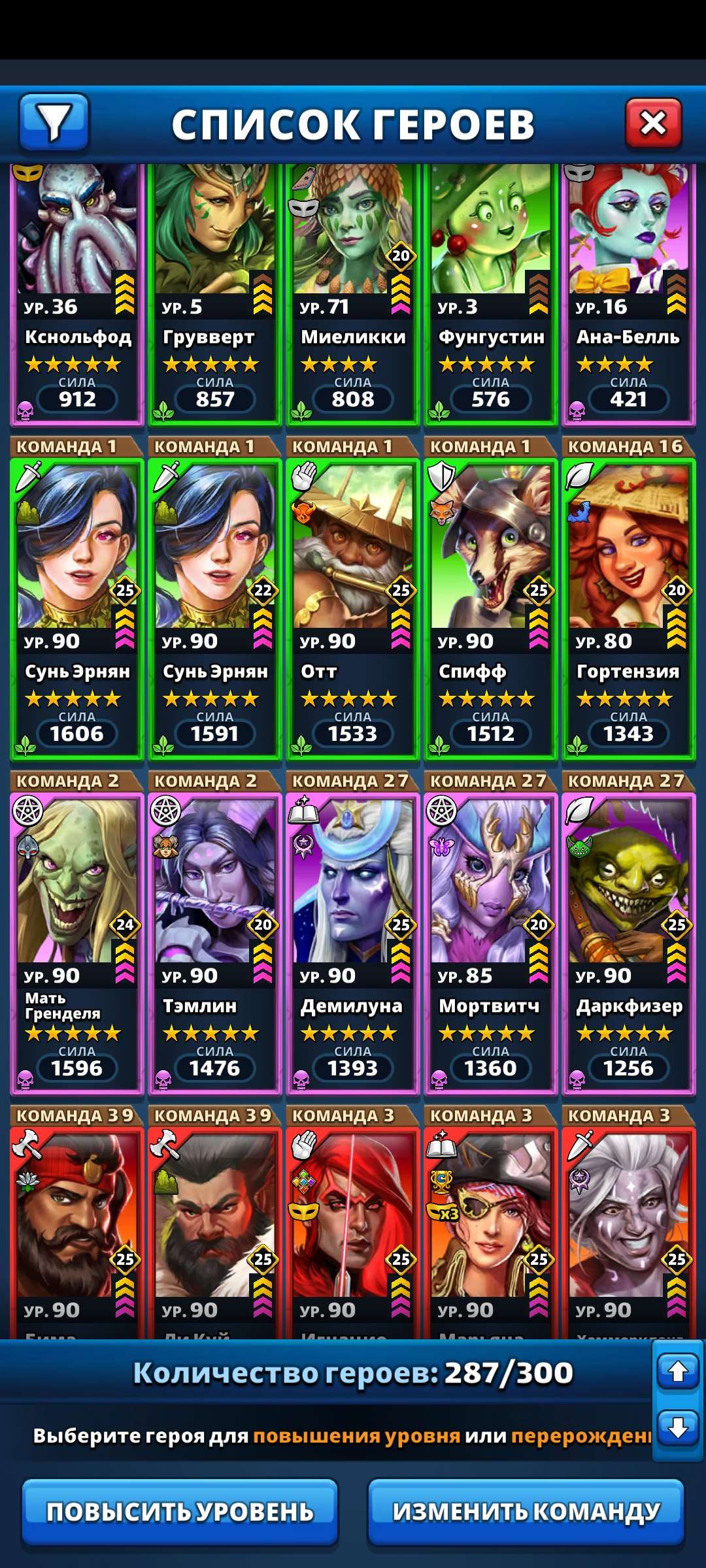This screenshot has height=1568, width=706.
Task: Close the hero list window
Action: [653, 123]
